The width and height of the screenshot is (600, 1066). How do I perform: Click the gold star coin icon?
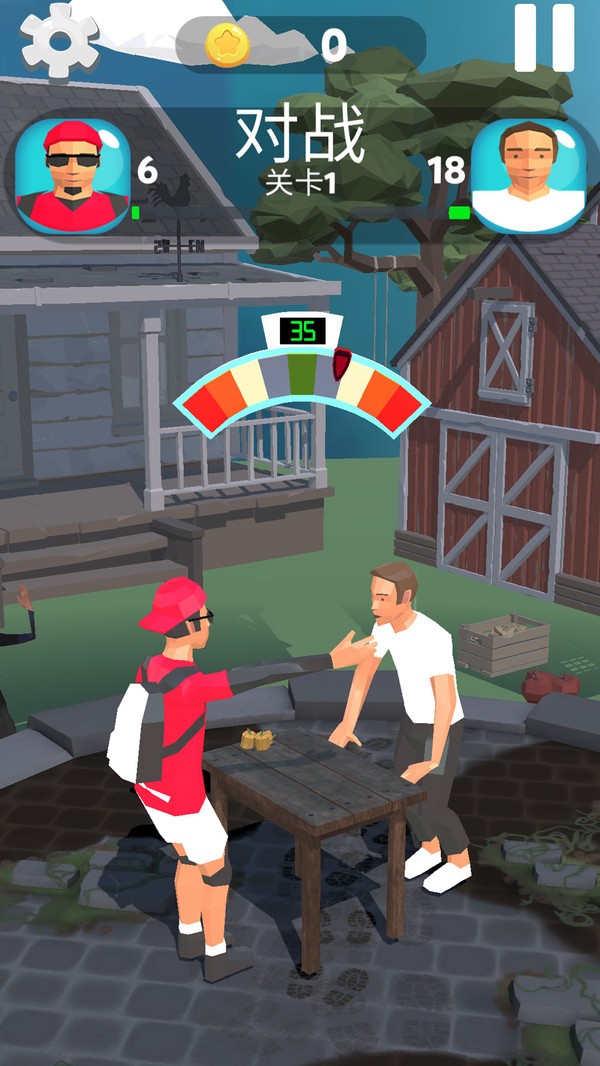click(x=227, y=45)
